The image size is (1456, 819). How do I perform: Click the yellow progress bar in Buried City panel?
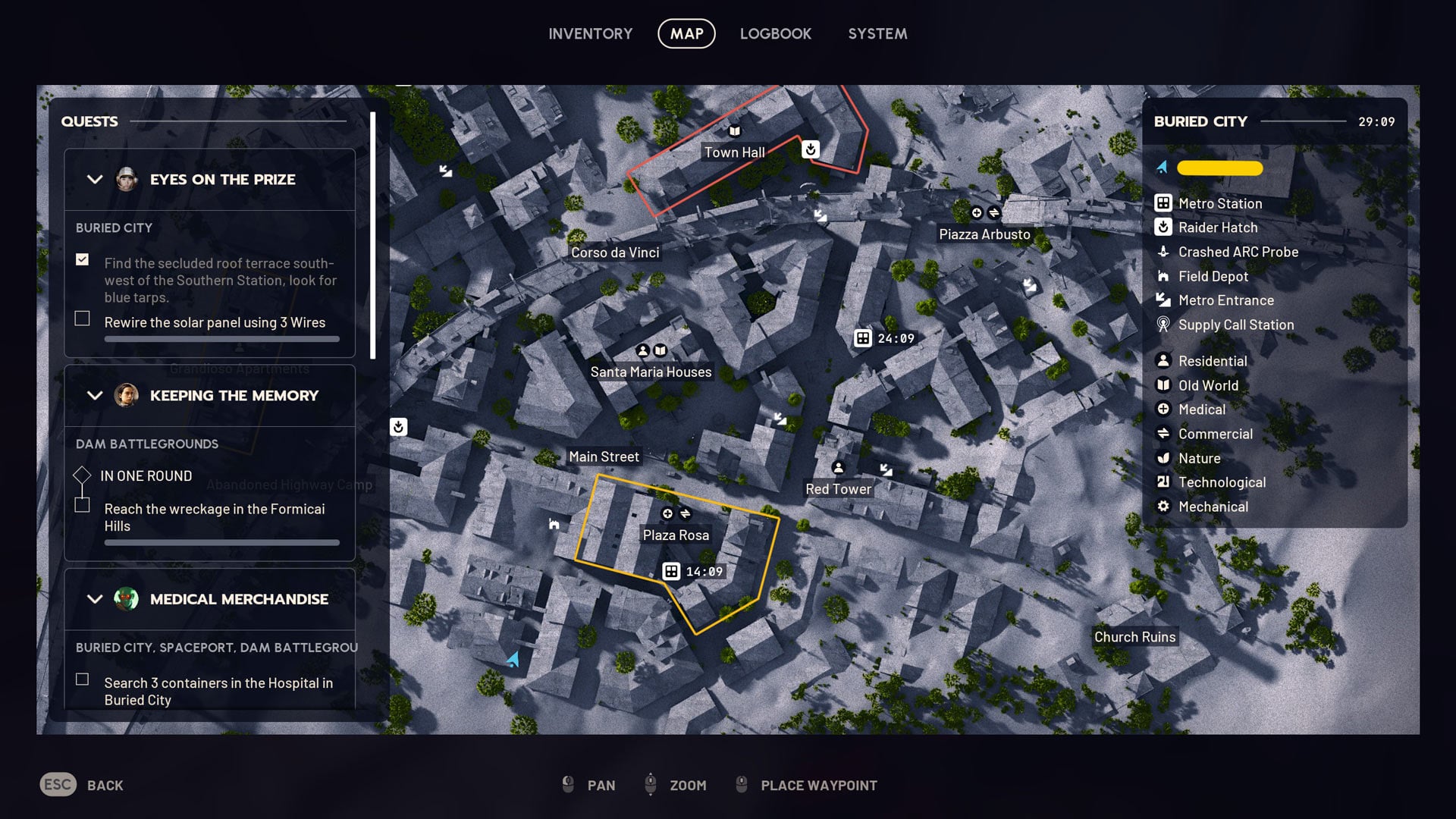(x=1219, y=168)
